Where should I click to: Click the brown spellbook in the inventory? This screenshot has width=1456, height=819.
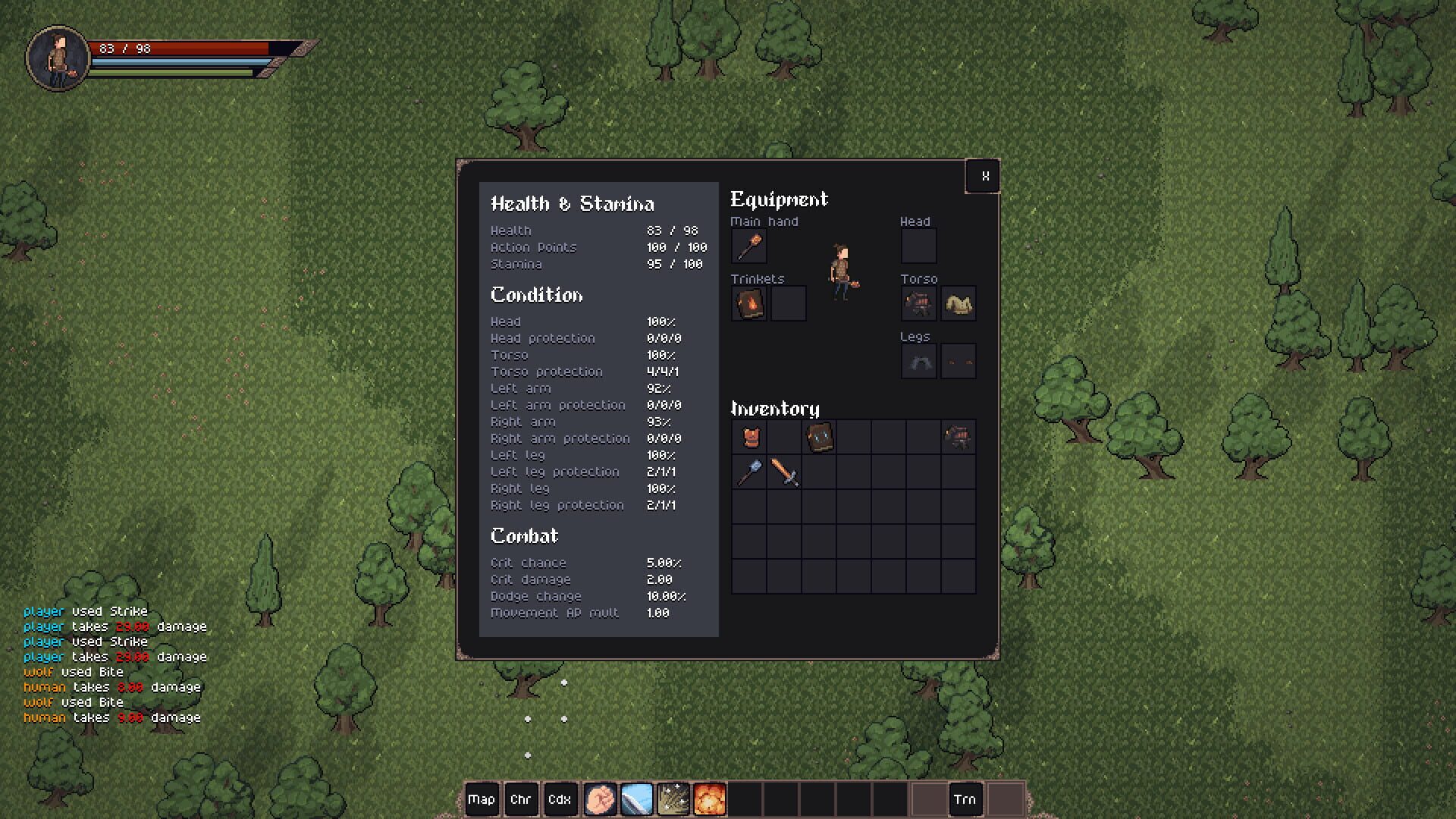(x=818, y=438)
